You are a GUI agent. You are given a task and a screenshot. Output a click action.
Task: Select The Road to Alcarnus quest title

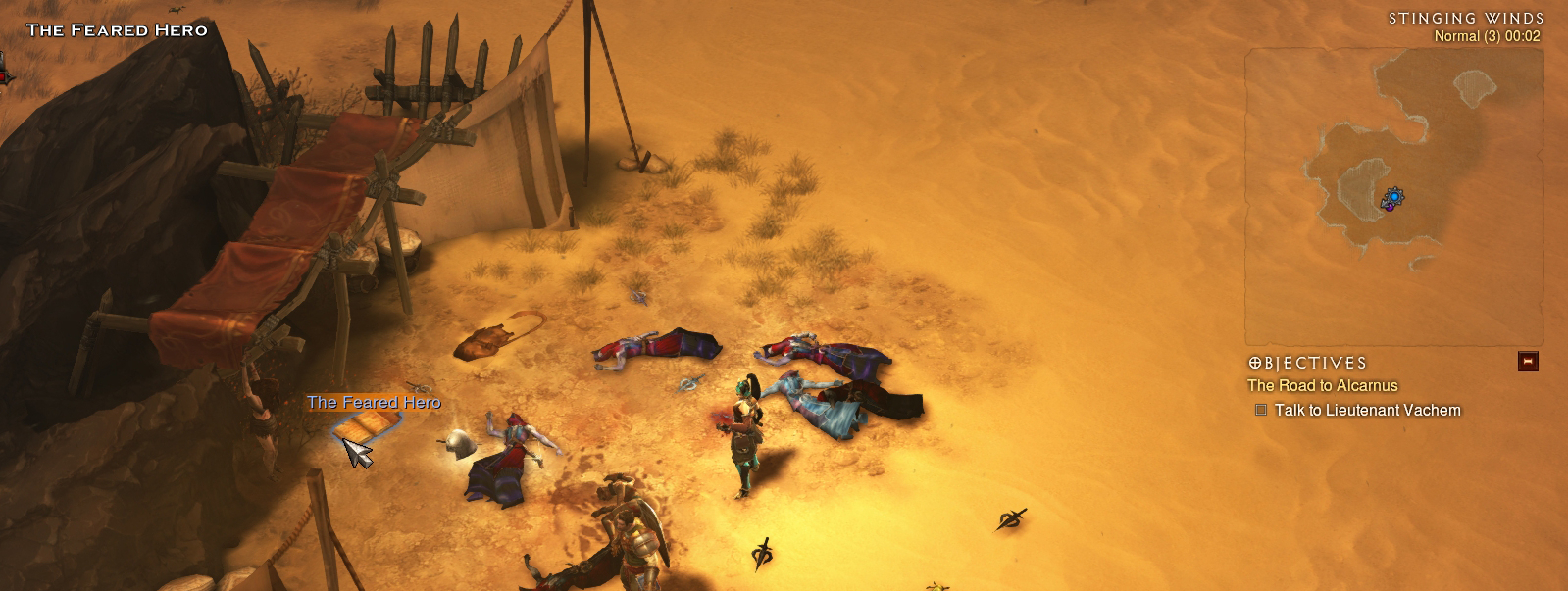click(x=1322, y=386)
